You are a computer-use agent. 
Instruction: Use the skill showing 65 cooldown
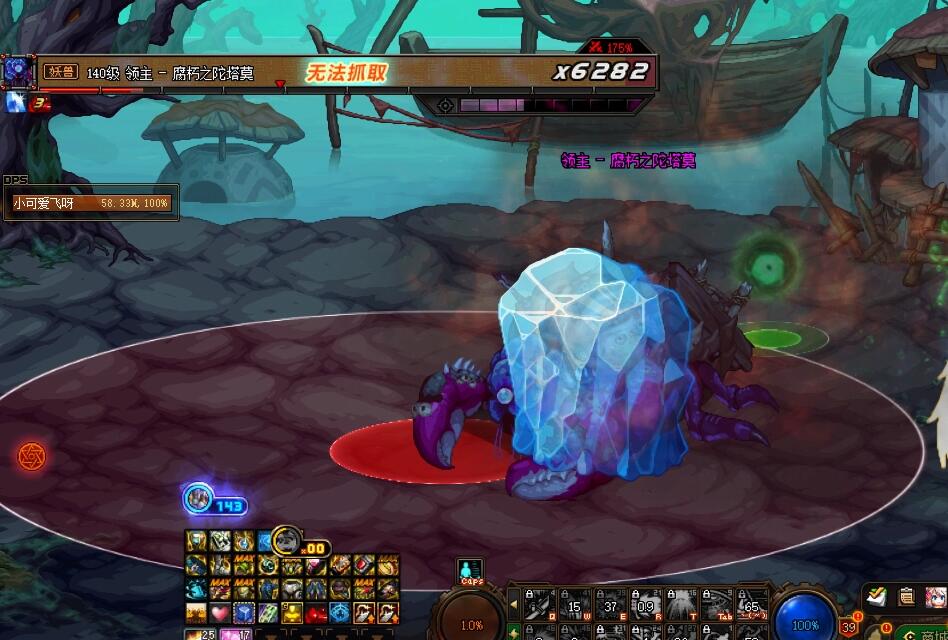(752, 604)
